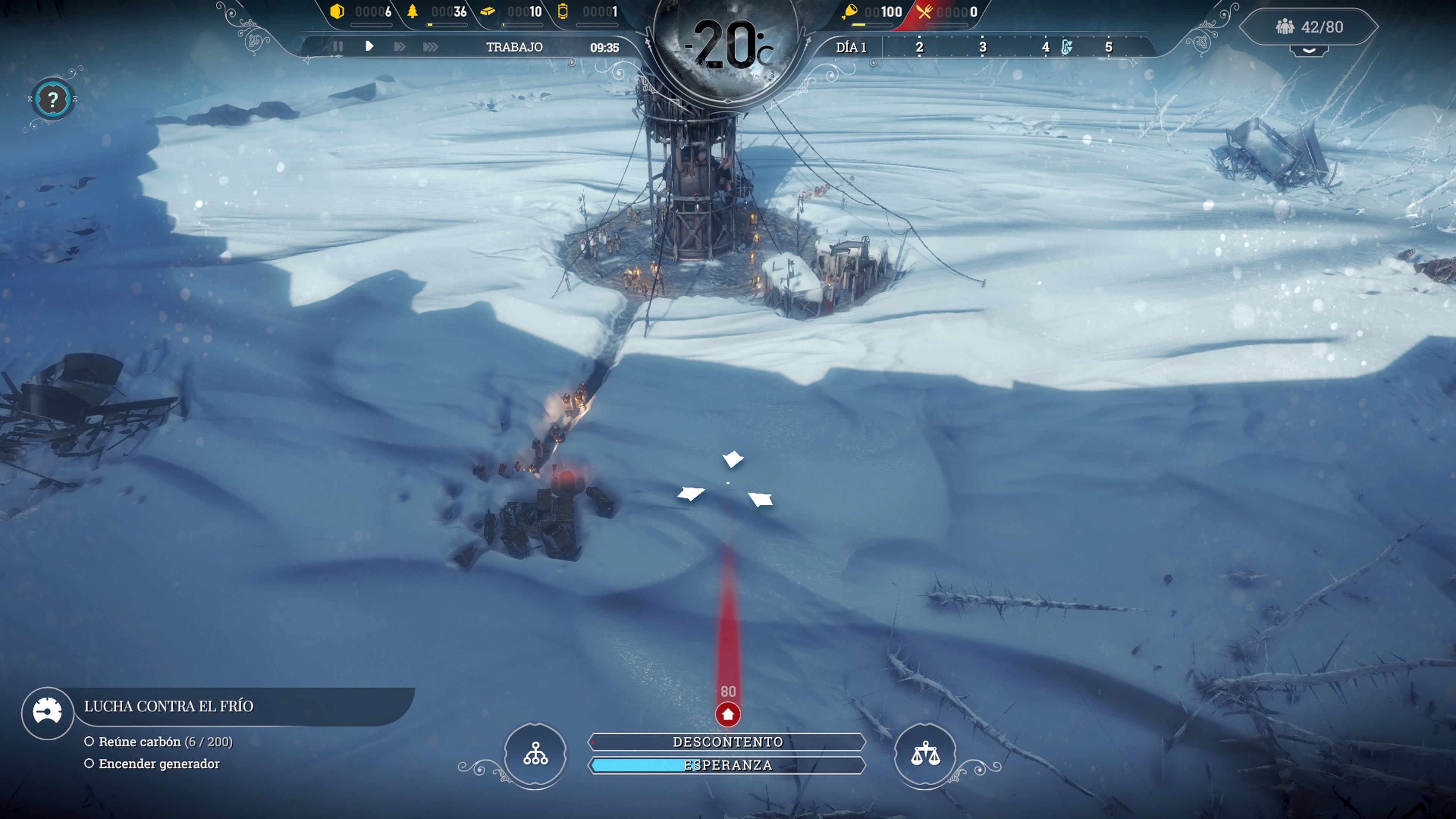Viewport: 1456px width, 819px height.
Task: Activate triple fast-forward speed
Action: 430,46
